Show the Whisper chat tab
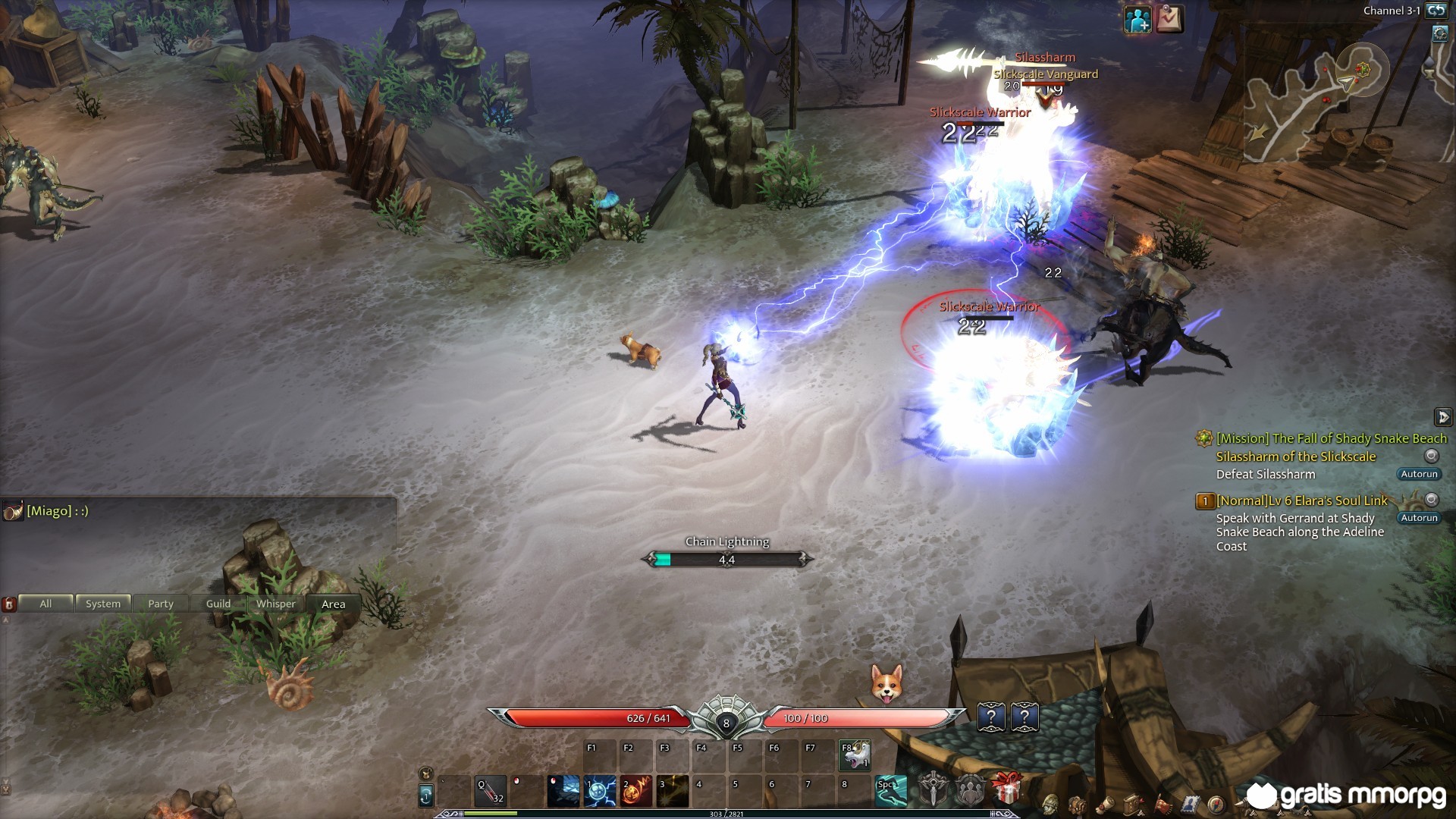 click(x=276, y=604)
